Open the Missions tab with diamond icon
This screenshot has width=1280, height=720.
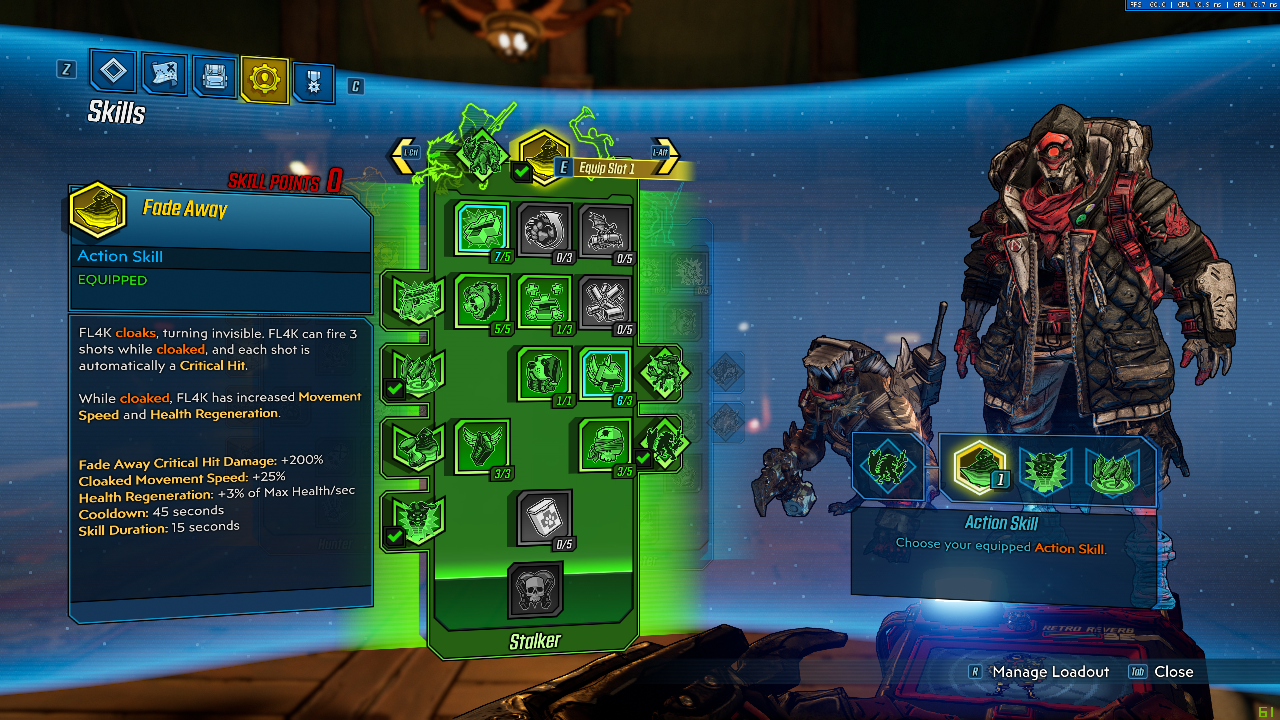click(x=113, y=71)
